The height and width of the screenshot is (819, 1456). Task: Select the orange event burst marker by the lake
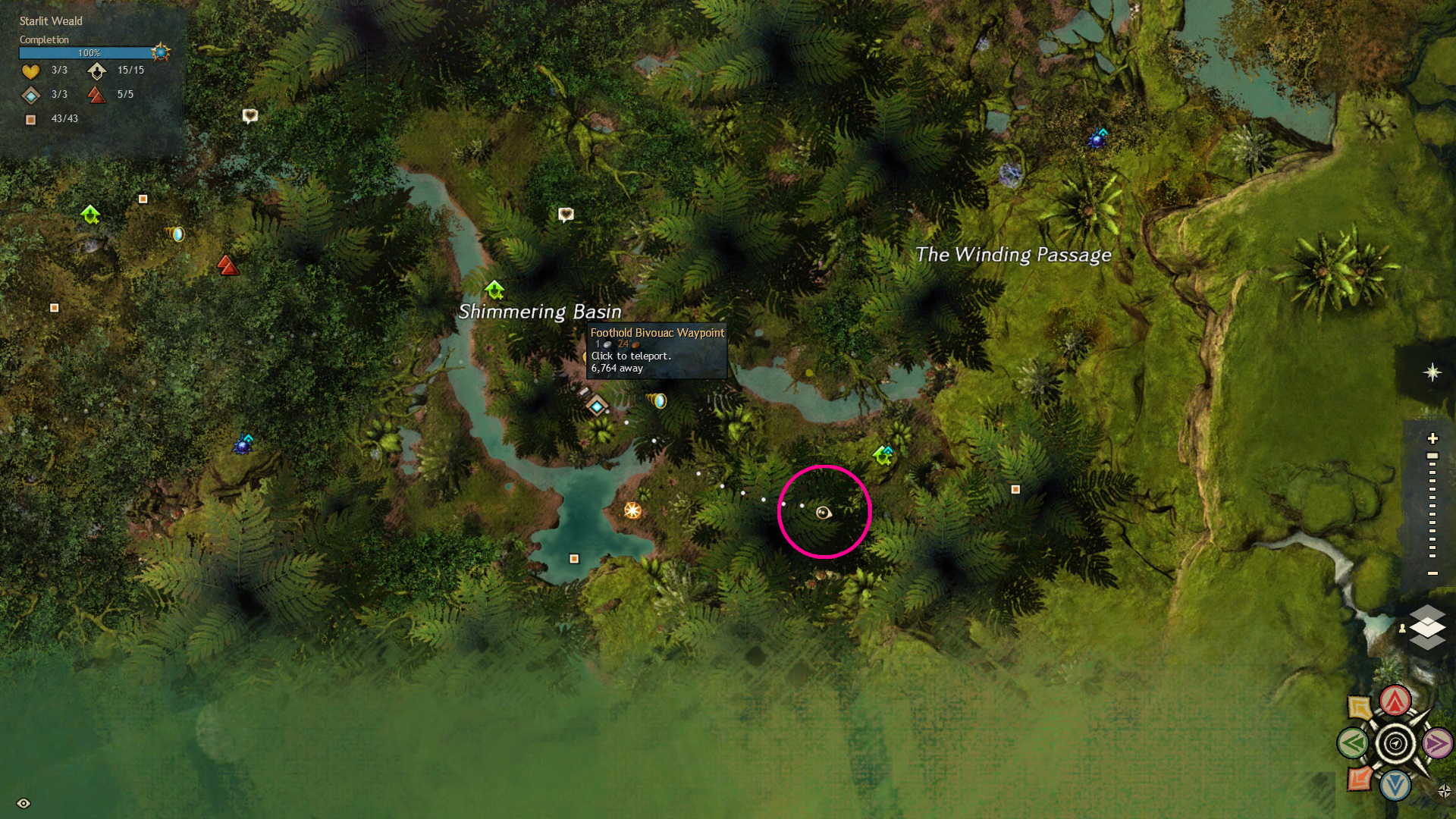(632, 510)
